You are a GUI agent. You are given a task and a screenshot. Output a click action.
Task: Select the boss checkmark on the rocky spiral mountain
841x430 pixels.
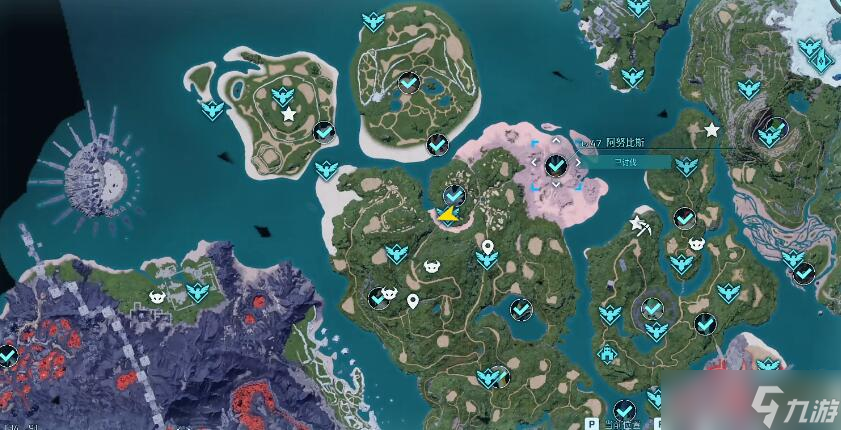pos(772,129)
